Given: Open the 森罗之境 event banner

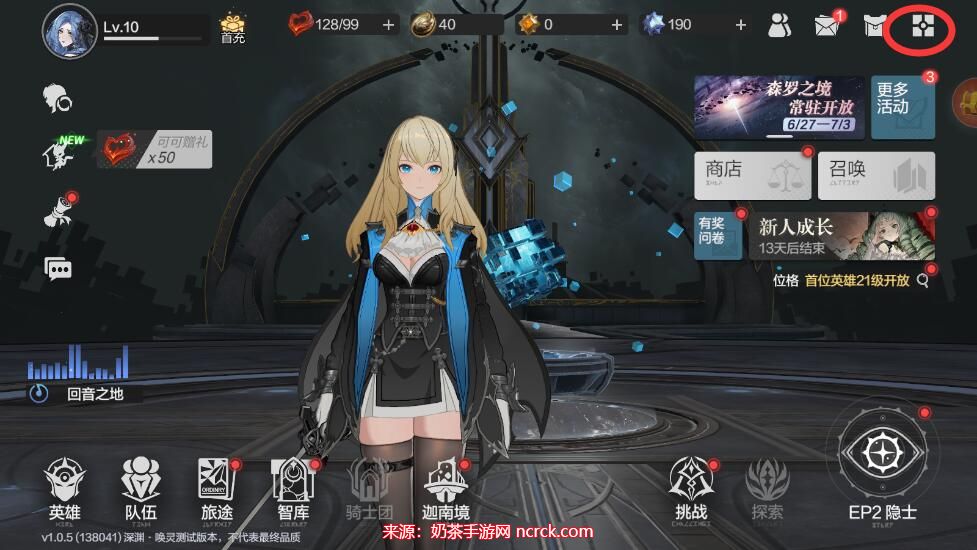Looking at the screenshot, I should [x=779, y=107].
